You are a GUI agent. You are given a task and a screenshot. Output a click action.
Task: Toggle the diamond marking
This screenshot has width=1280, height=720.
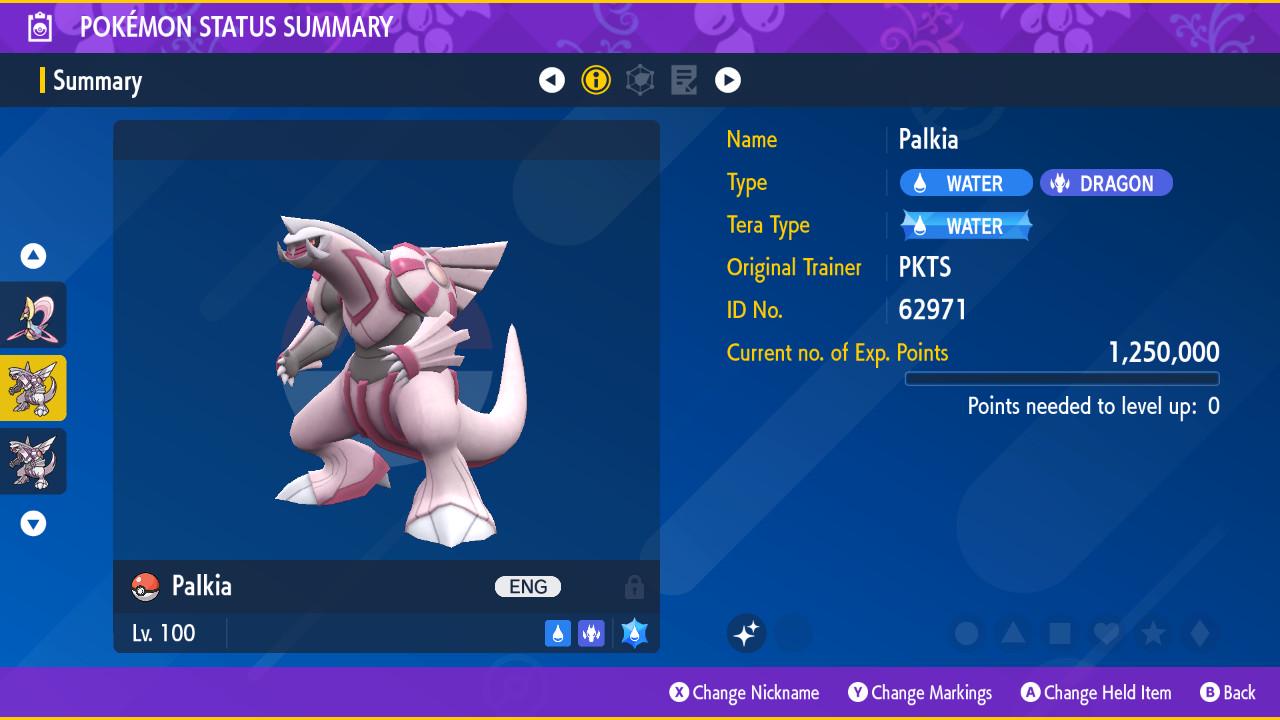(1200, 633)
